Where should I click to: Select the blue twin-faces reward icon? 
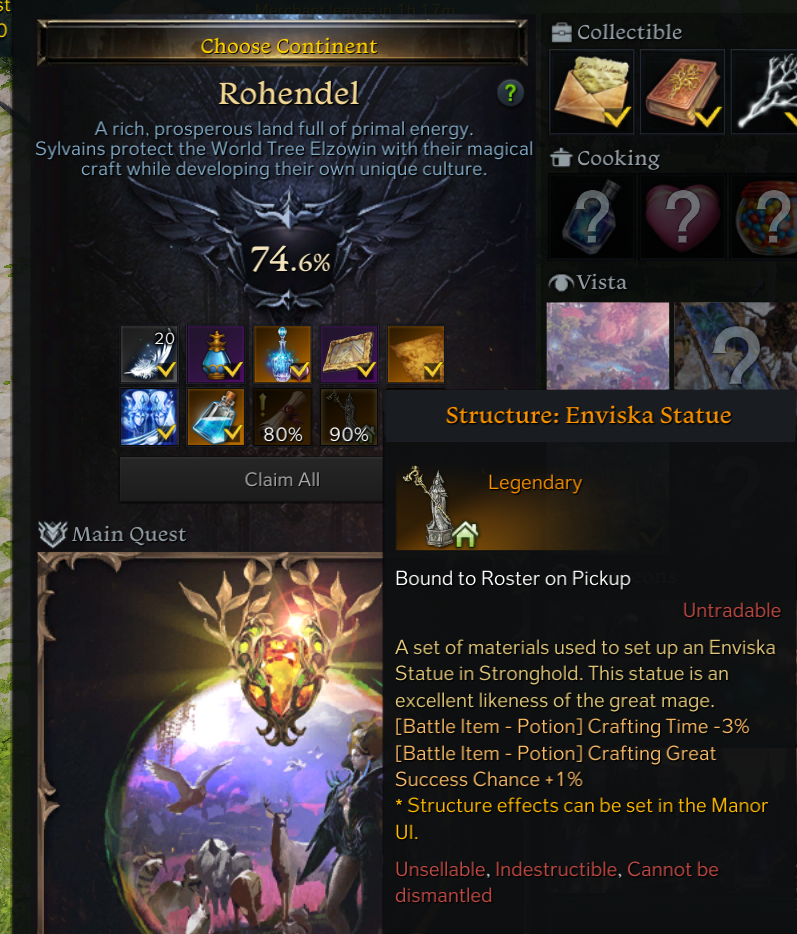click(x=149, y=417)
